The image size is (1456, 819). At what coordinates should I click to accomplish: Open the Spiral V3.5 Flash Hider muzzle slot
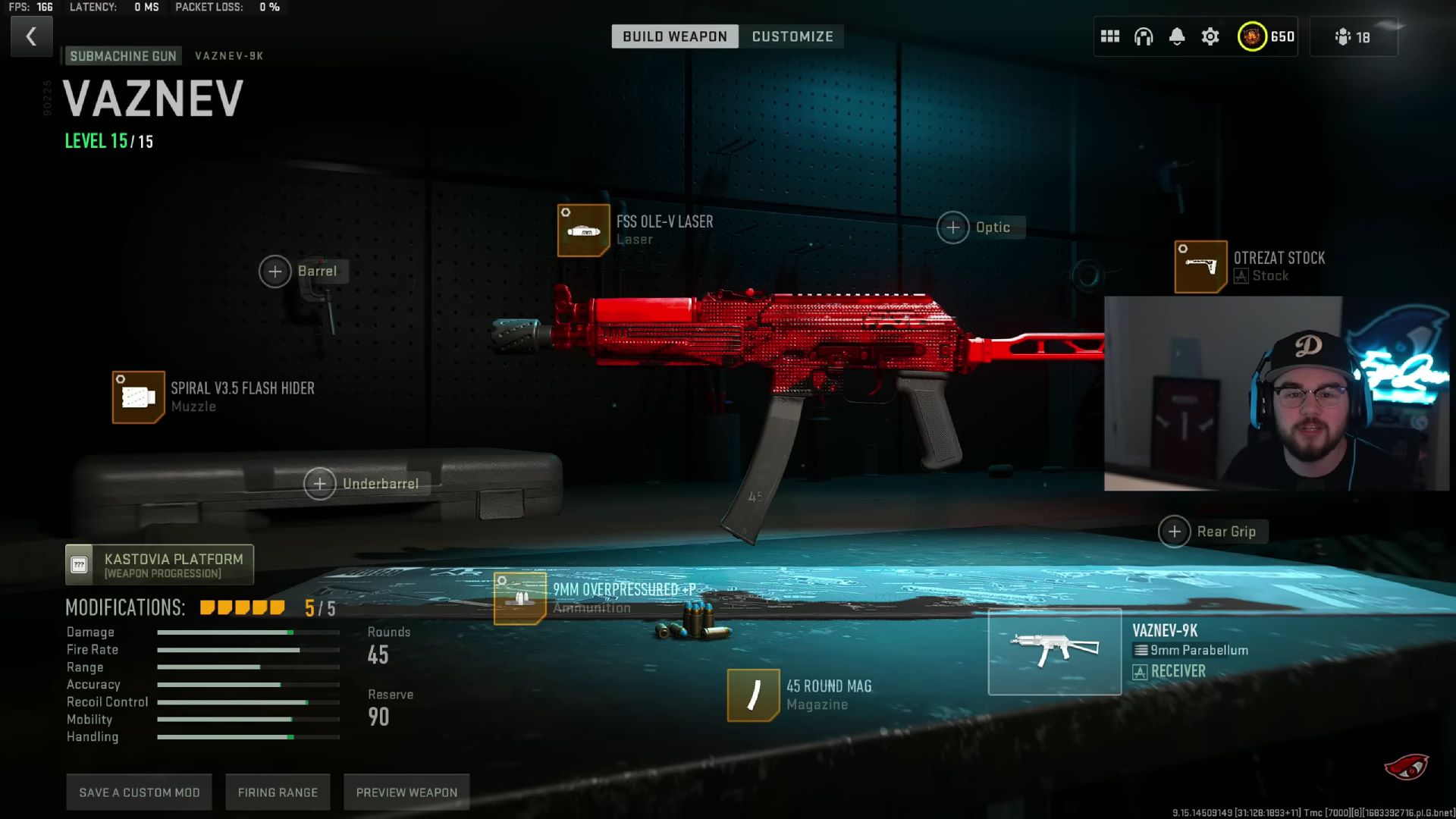[x=139, y=397]
